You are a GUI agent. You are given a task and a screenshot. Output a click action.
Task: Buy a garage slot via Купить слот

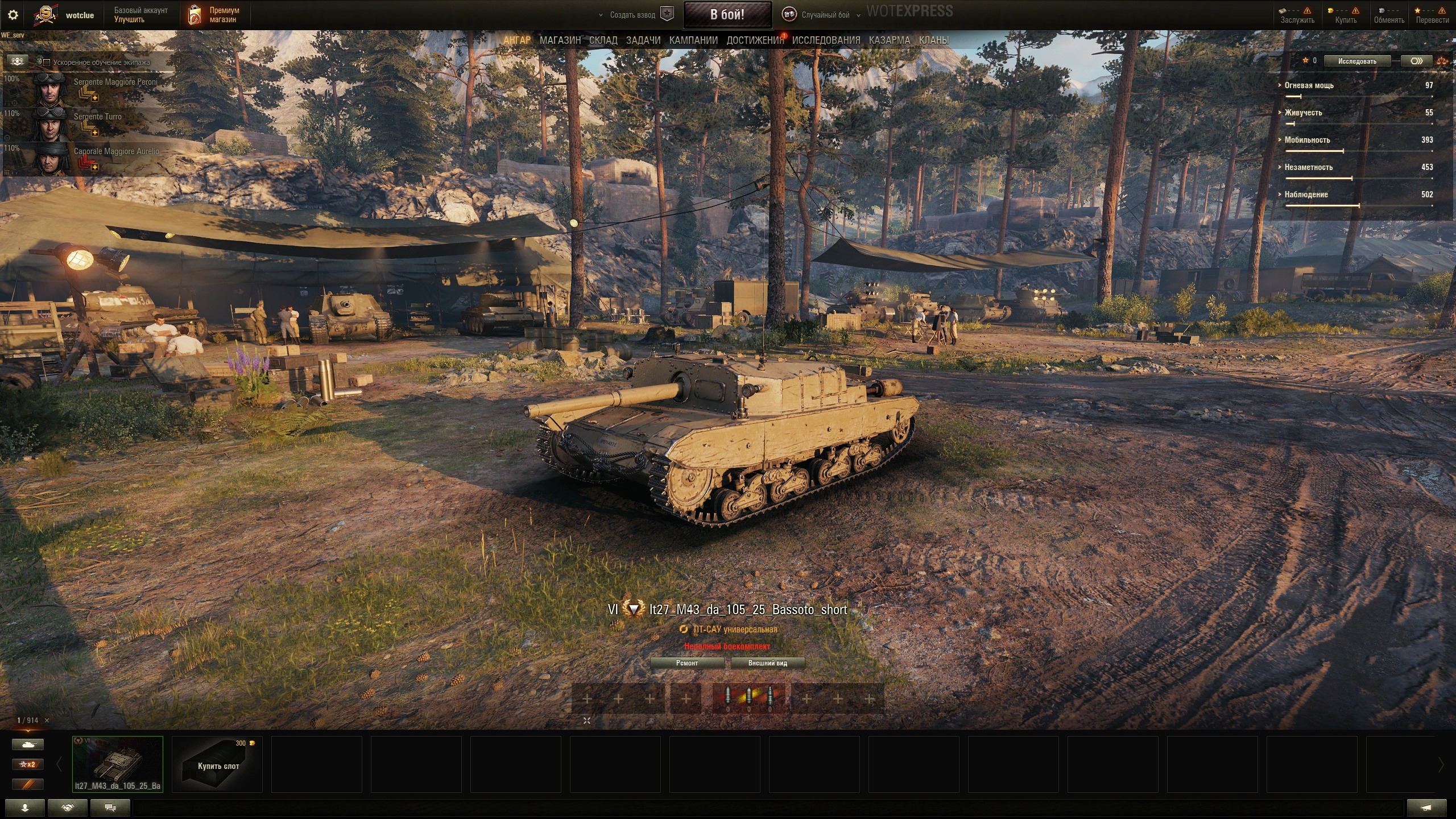tap(217, 765)
